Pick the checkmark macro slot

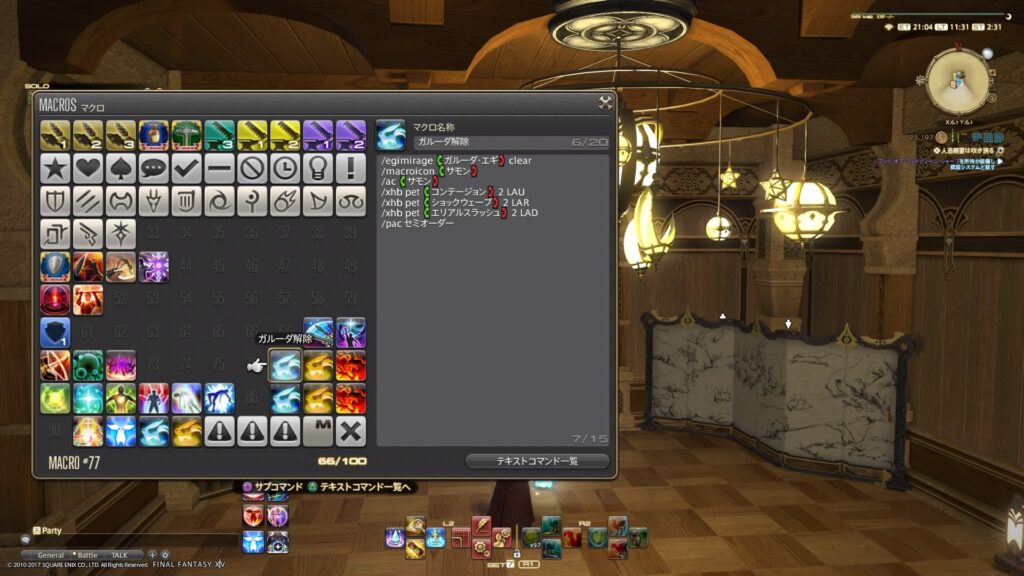click(x=187, y=167)
